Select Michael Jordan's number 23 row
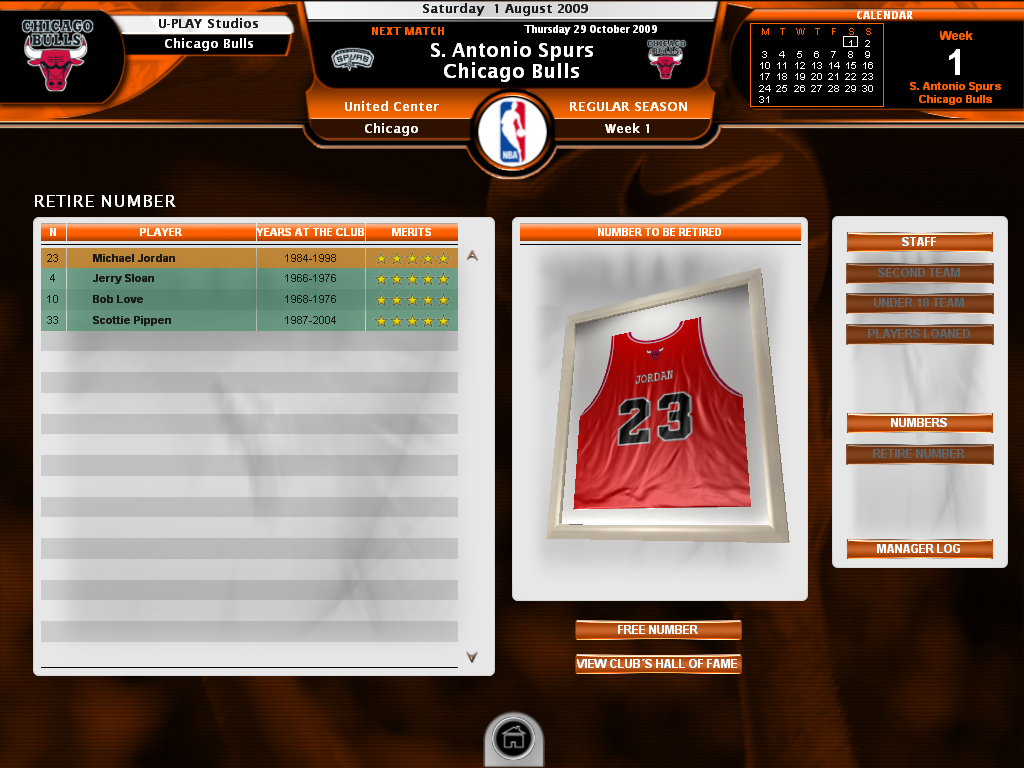Viewport: 1024px width, 768px height. (x=248, y=258)
